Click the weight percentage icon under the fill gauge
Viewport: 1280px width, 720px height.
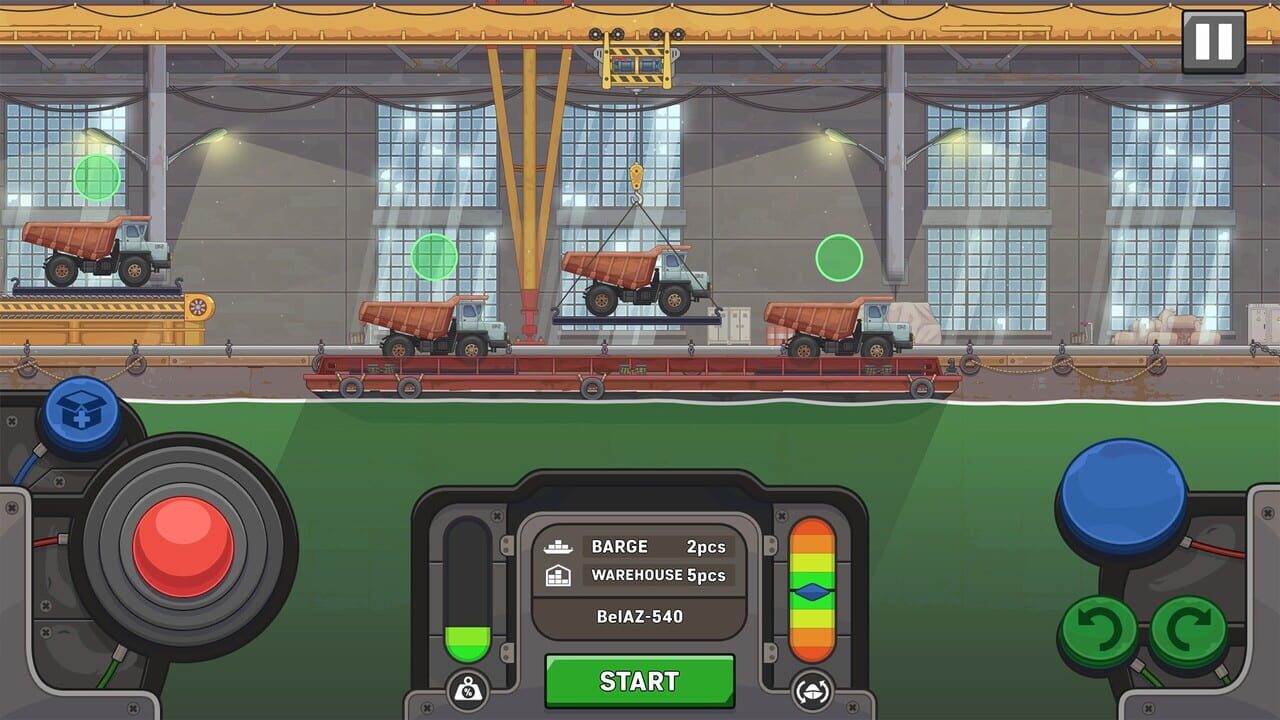coord(466,688)
